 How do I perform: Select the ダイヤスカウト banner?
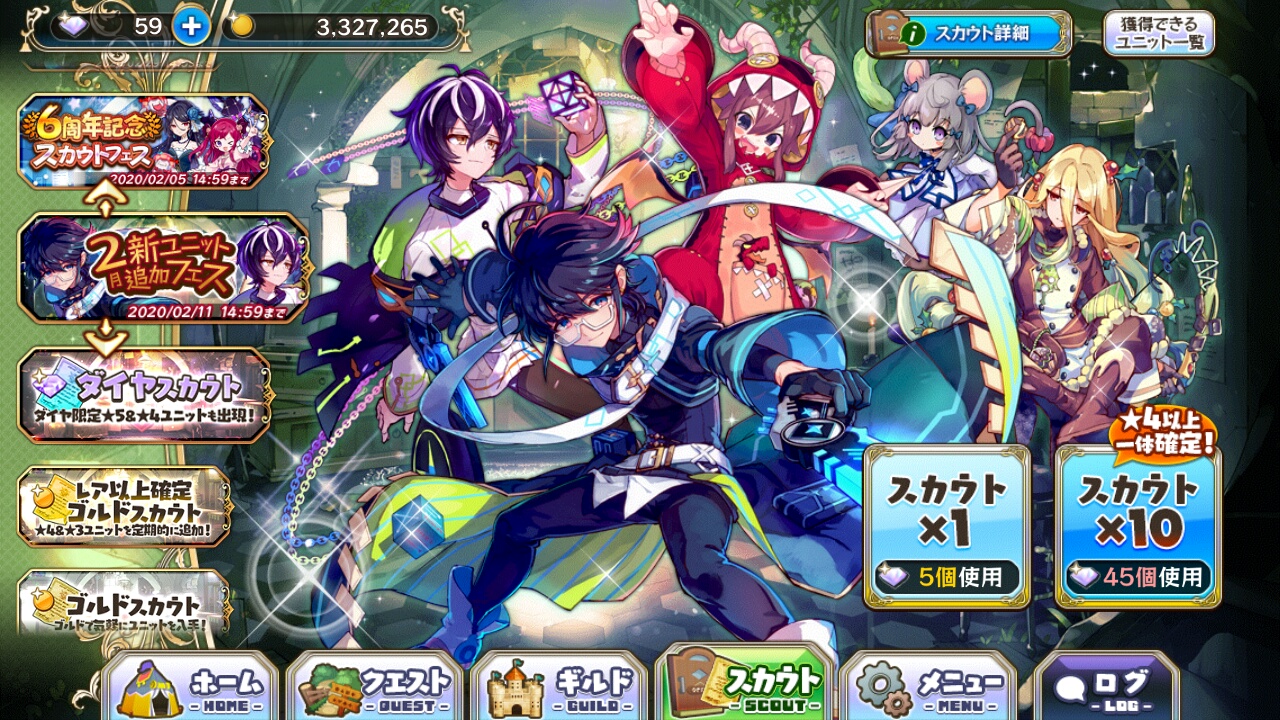(144, 394)
